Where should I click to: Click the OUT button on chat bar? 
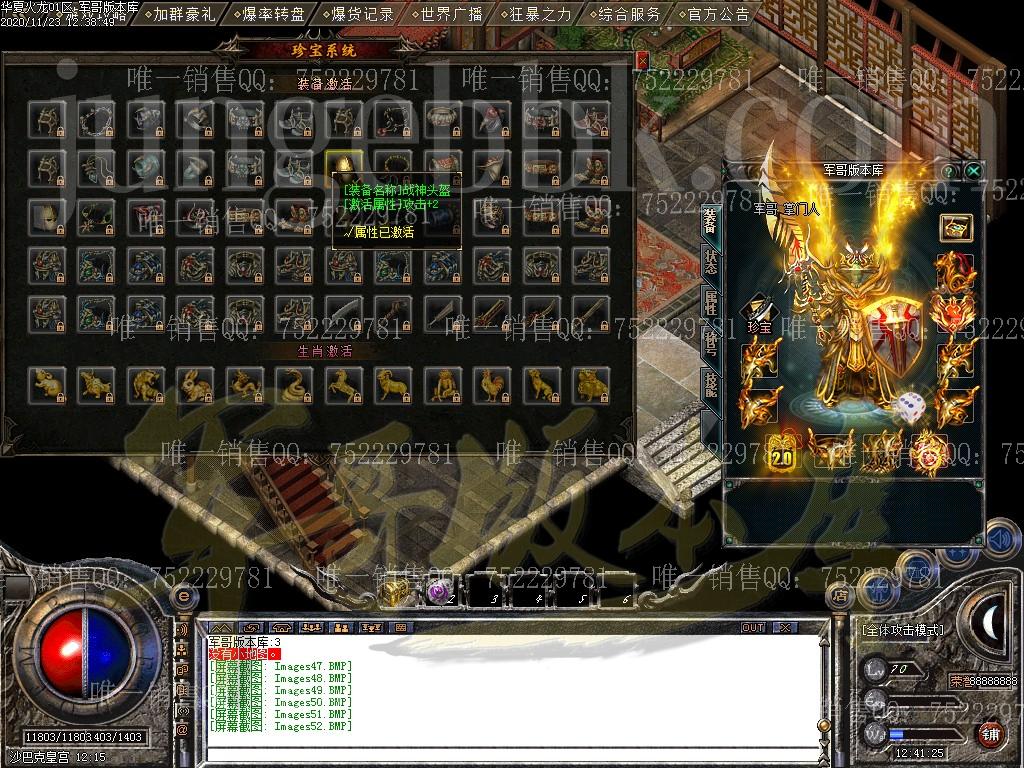(x=753, y=628)
